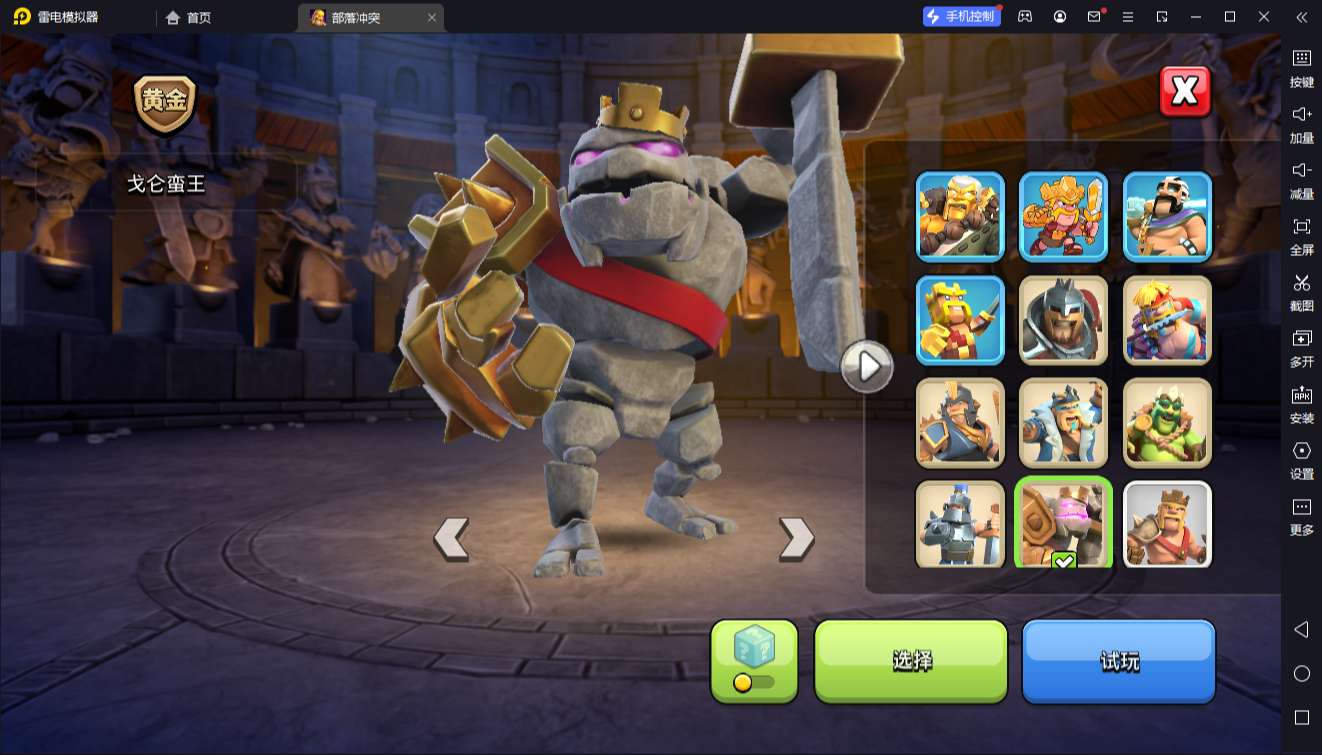The height and width of the screenshot is (755, 1322).
Task: Show the next skin with right arrow
Action: tap(796, 539)
